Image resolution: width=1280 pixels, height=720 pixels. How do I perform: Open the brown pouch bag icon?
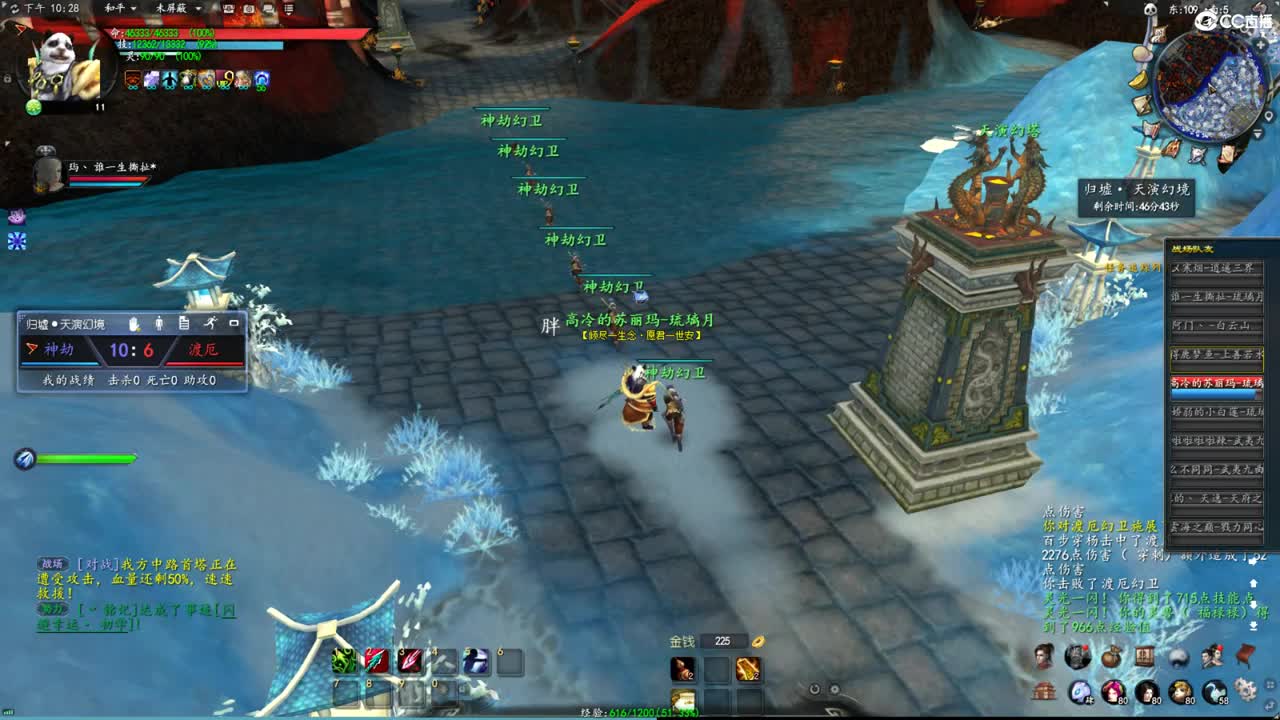pyautogui.click(x=1112, y=657)
